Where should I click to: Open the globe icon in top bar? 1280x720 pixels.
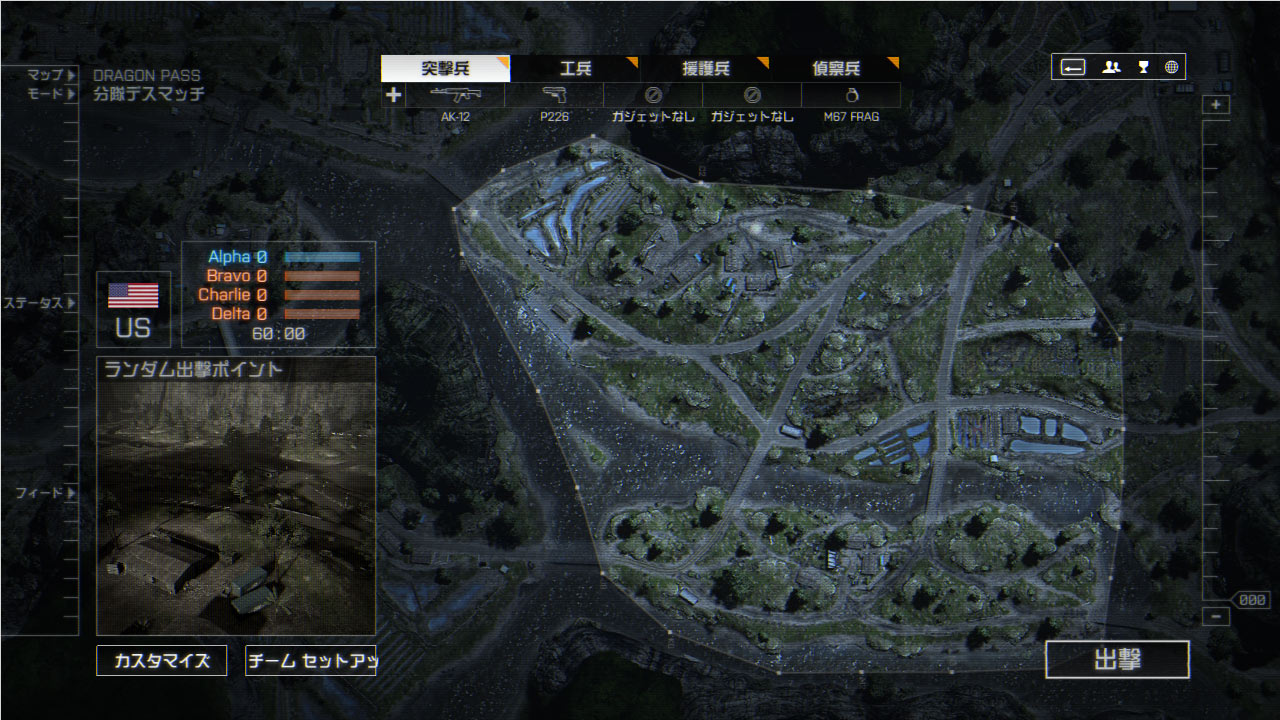1171,67
